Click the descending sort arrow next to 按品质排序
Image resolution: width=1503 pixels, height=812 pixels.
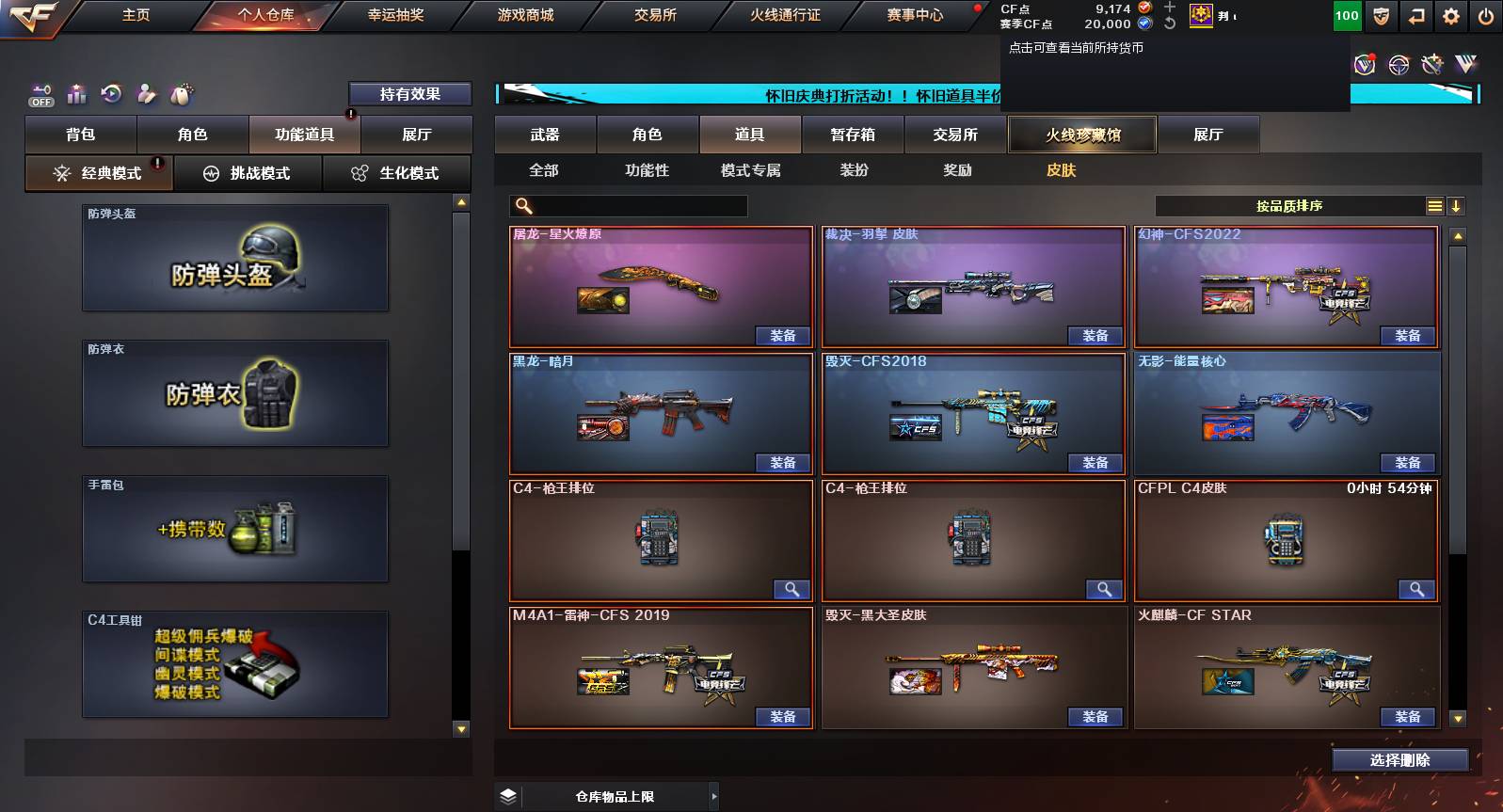click(1456, 205)
